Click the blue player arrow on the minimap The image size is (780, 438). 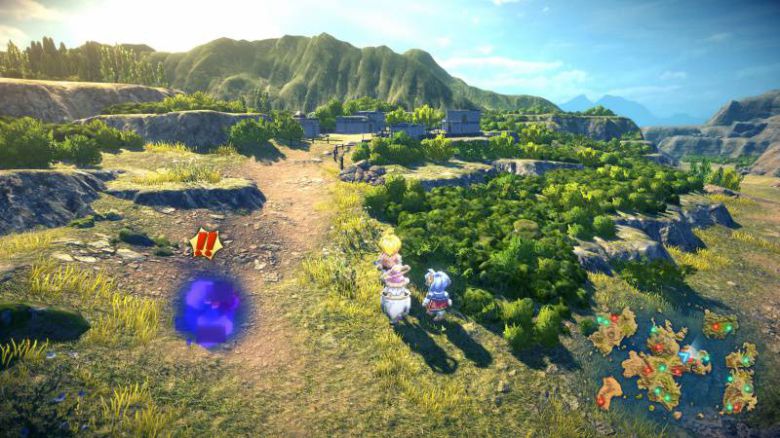(x=686, y=354)
